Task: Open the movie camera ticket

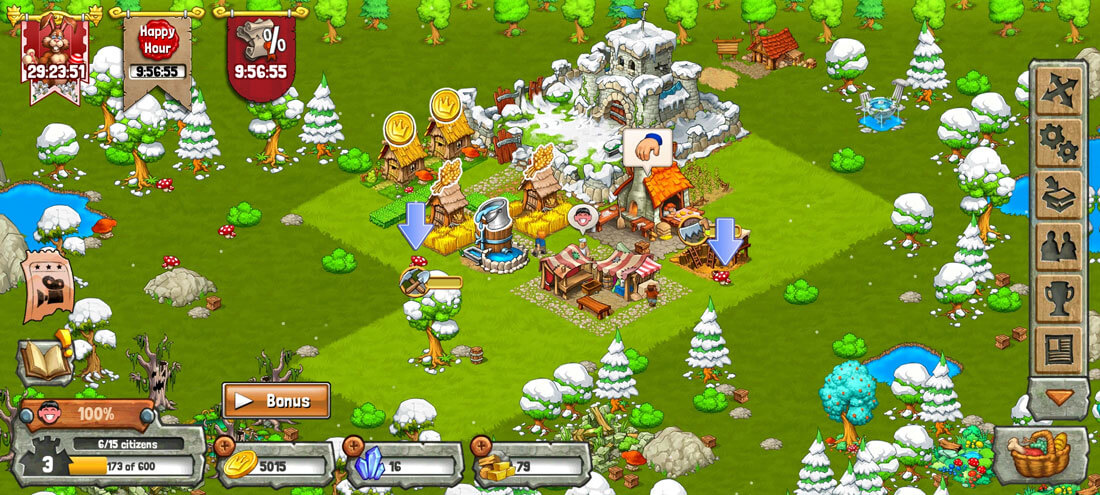Action: click(49, 287)
